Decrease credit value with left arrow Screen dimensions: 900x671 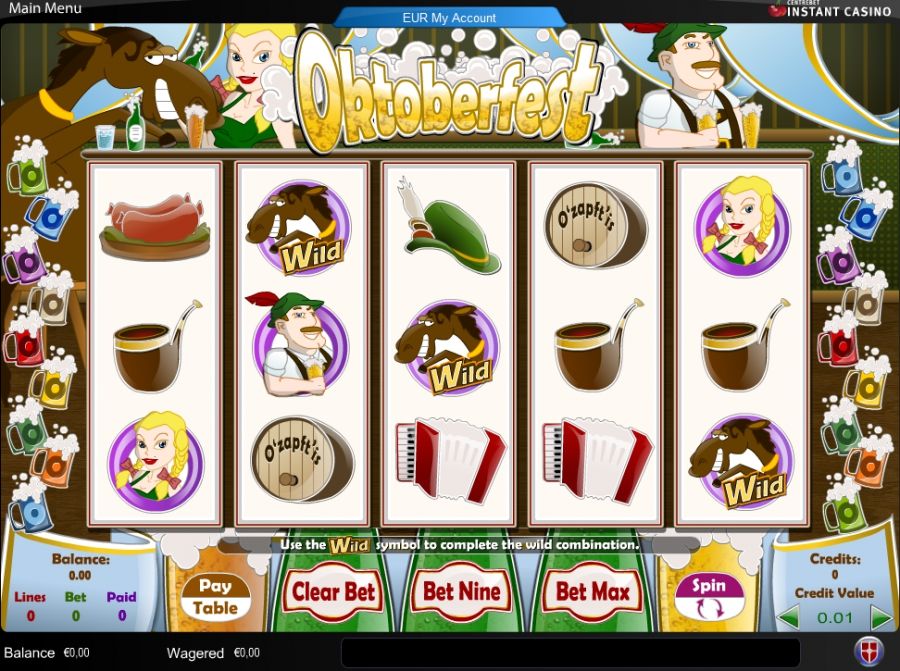click(788, 617)
